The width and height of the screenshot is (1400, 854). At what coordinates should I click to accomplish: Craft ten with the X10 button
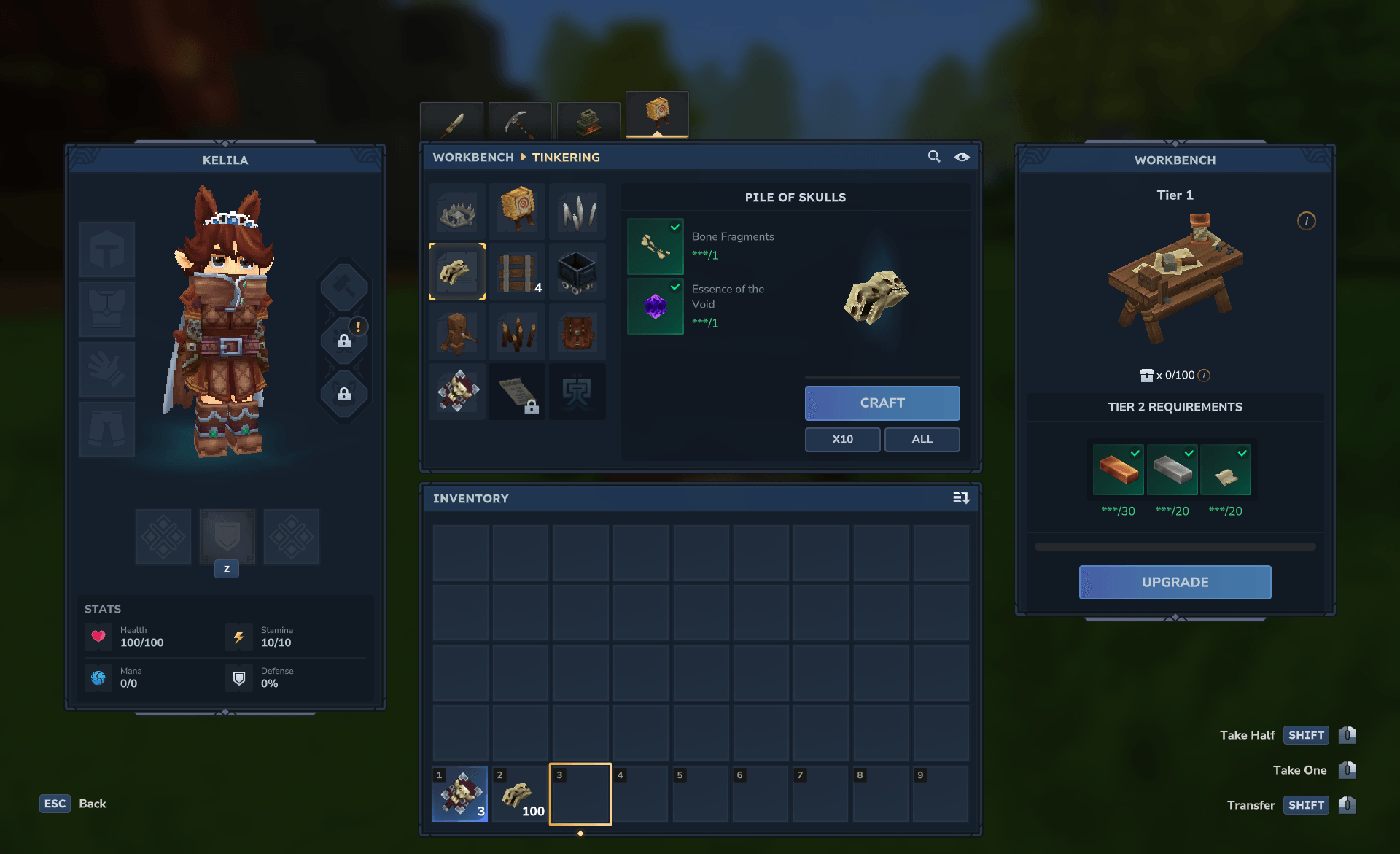click(x=842, y=439)
